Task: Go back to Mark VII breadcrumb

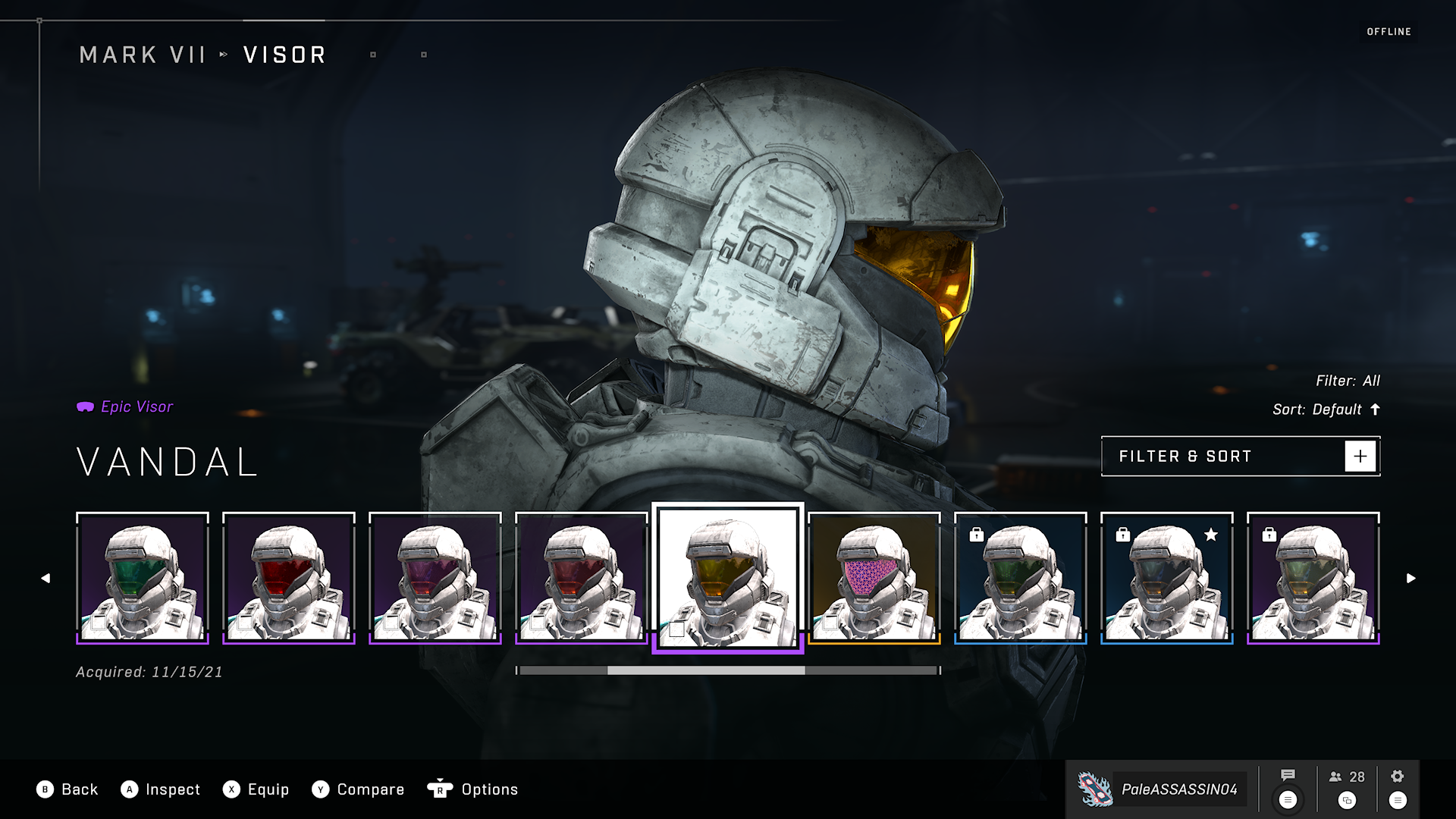Action: pos(143,55)
